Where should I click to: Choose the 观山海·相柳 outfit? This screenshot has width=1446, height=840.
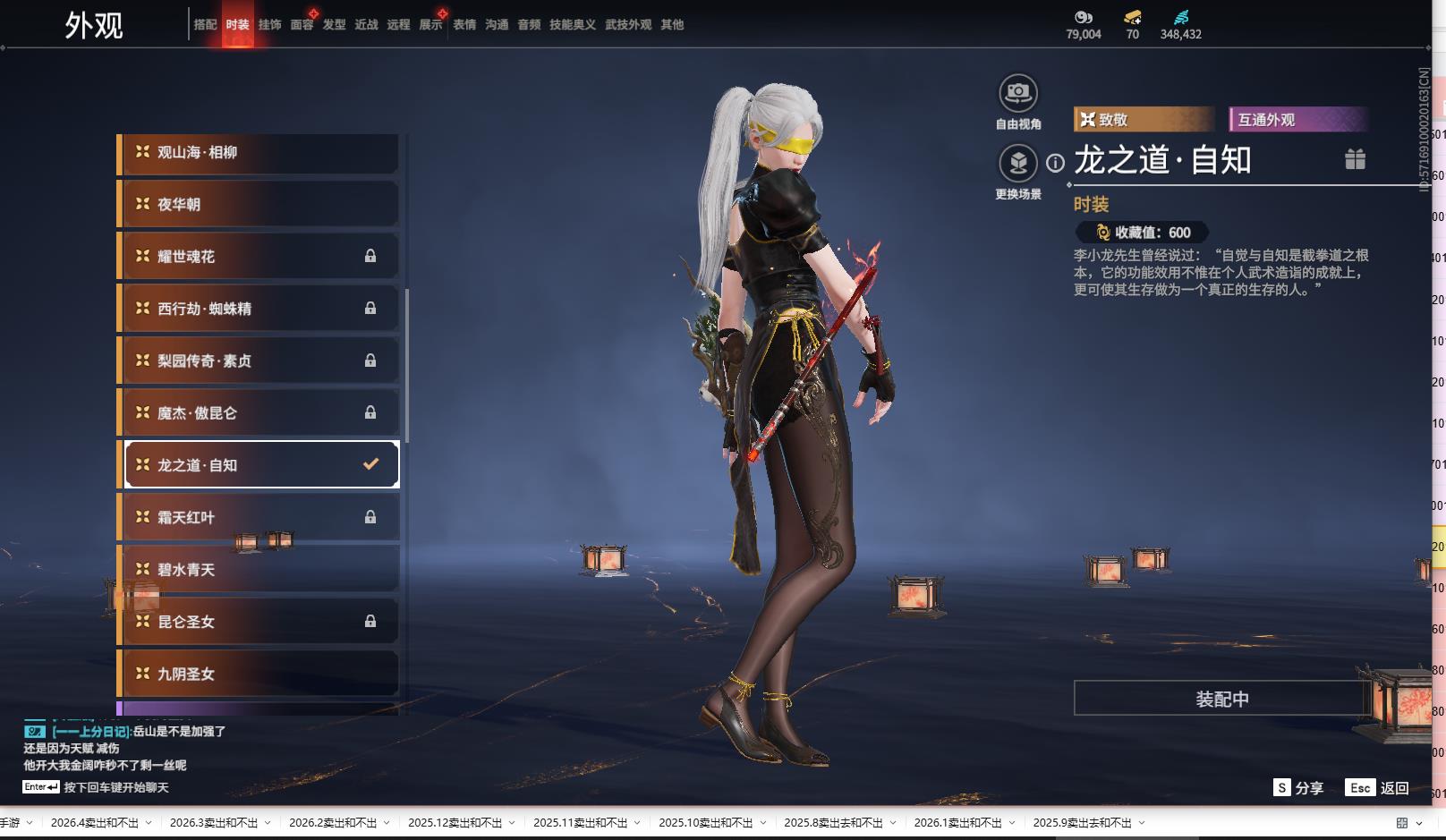tap(259, 153)
